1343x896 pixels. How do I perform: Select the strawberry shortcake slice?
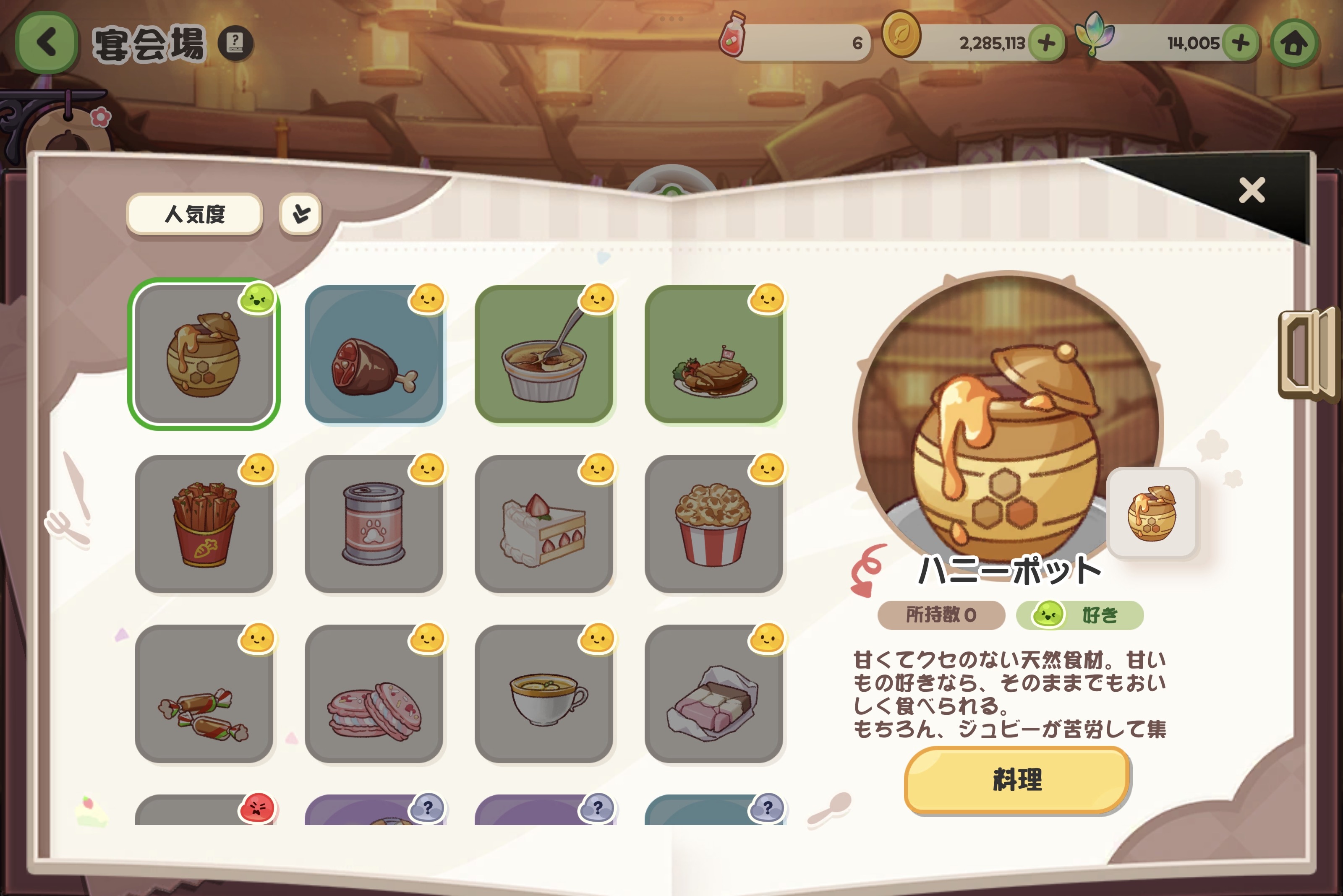coord(544,524)
